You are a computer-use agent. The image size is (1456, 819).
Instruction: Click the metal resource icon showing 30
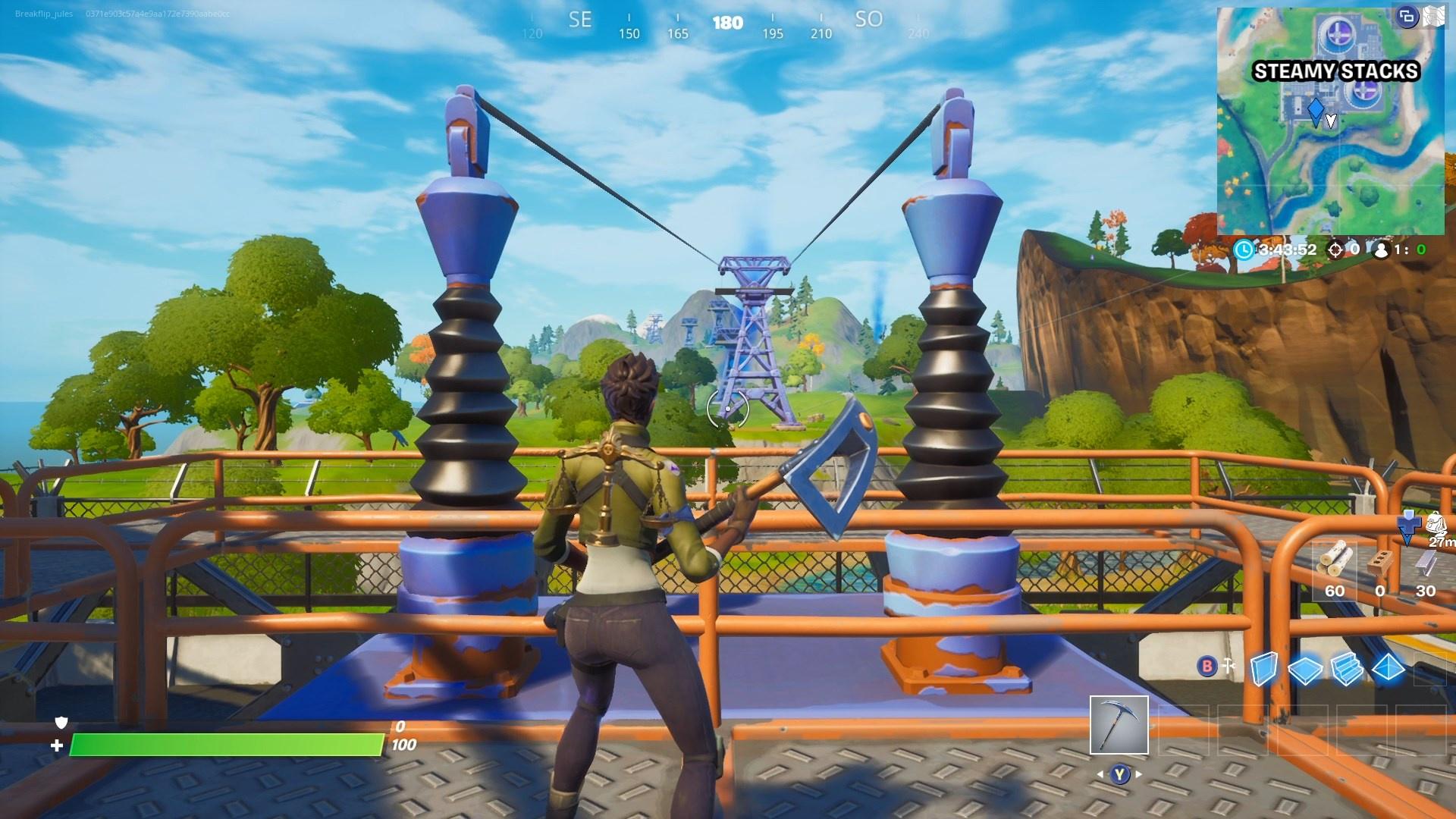[1424, 565]
